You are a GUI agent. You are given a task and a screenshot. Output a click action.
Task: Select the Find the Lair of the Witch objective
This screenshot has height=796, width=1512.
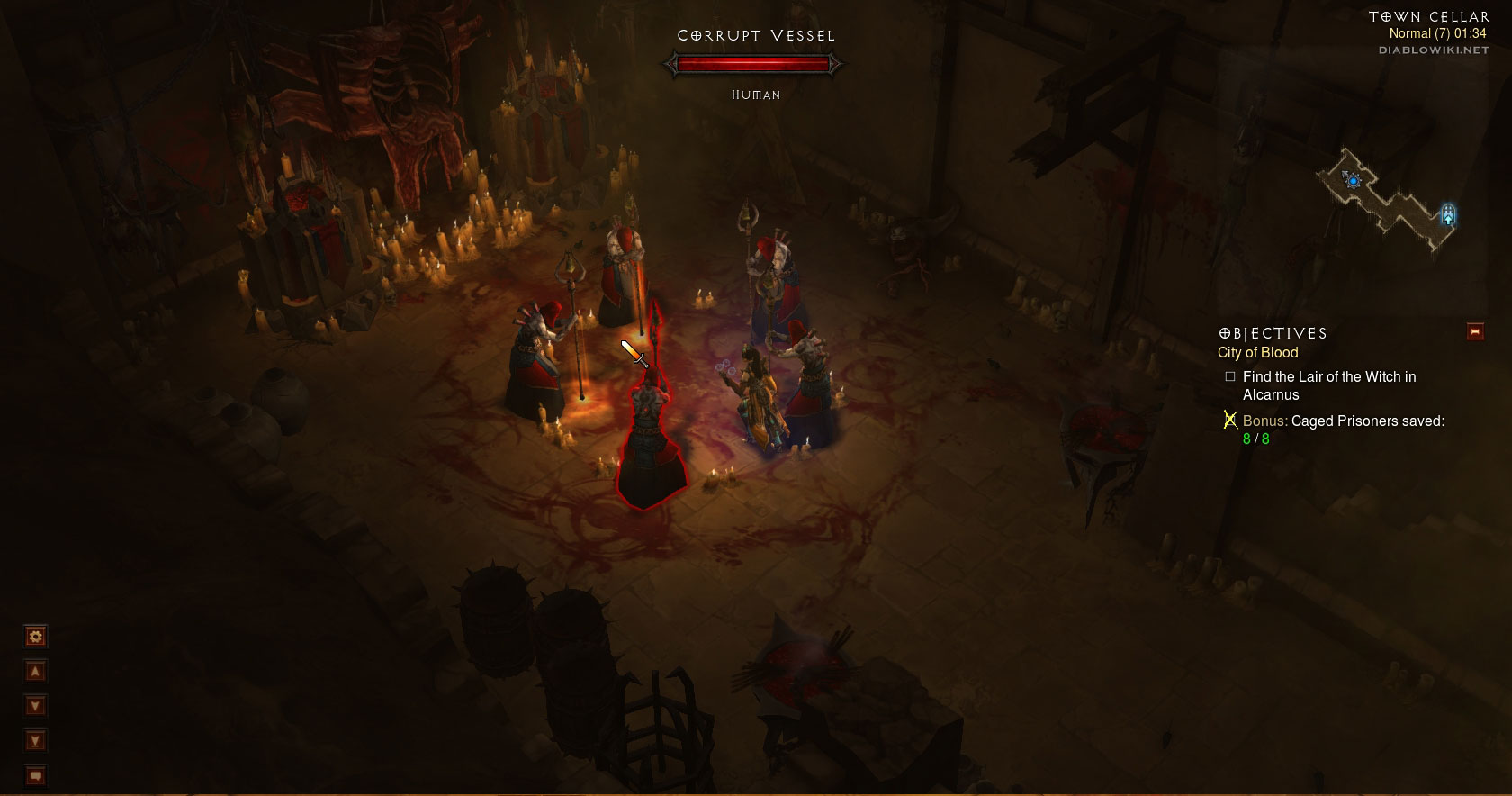pyautogui.click(x=1328, y=385)
